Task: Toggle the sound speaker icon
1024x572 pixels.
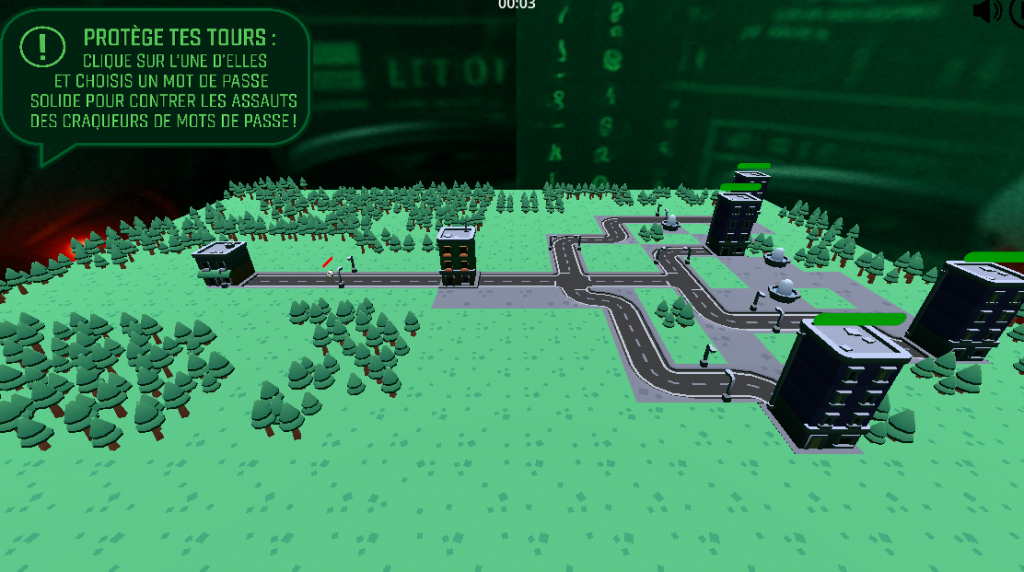Action: (986, 11)
